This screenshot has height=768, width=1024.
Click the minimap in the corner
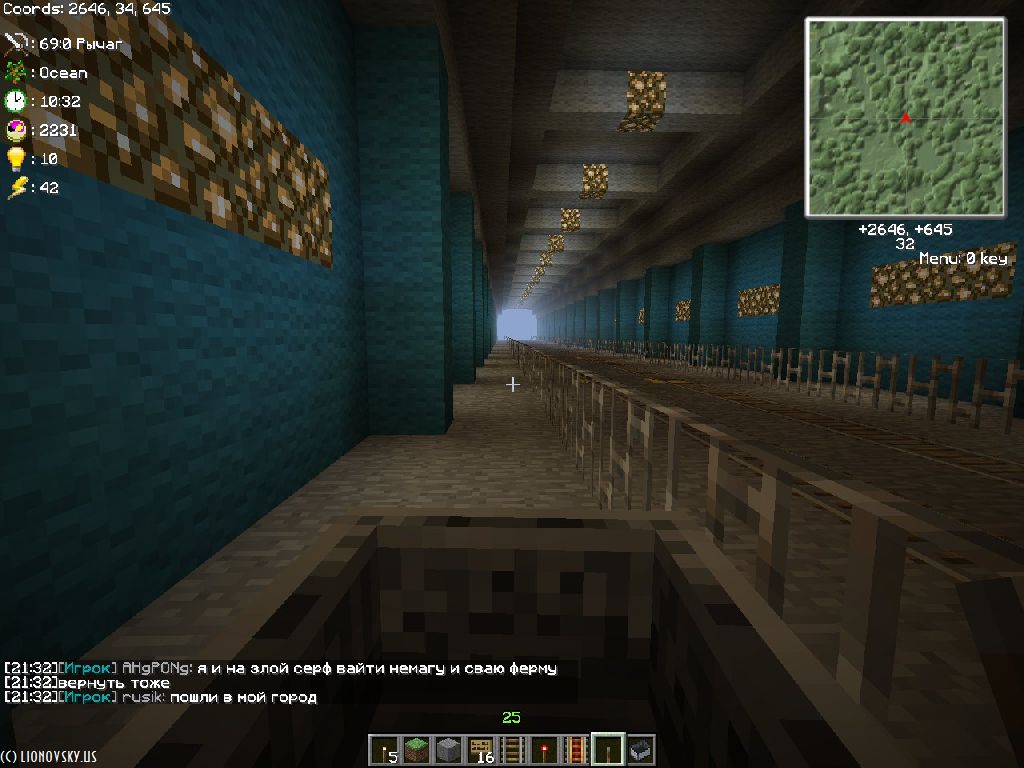(905, 117)
